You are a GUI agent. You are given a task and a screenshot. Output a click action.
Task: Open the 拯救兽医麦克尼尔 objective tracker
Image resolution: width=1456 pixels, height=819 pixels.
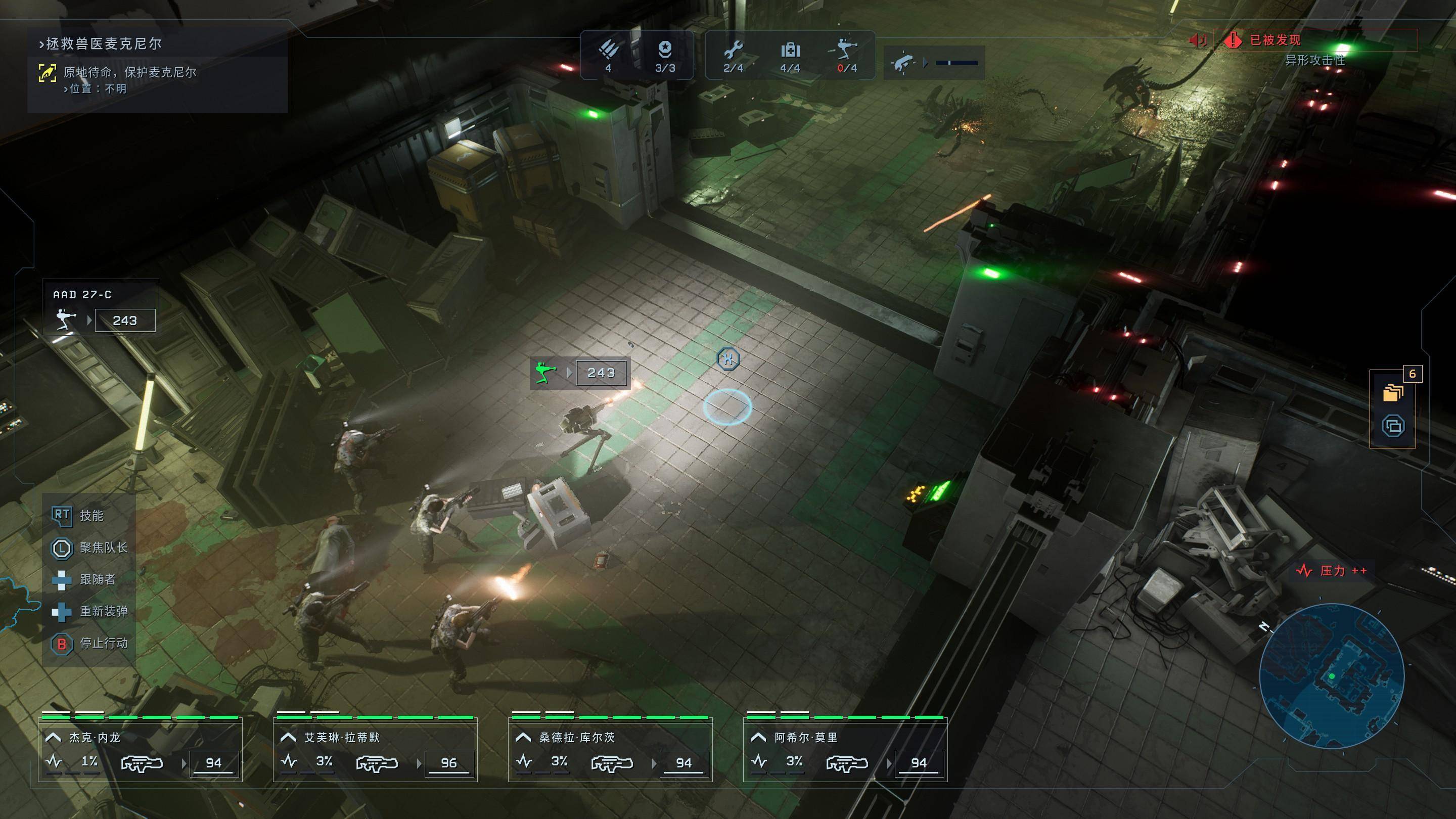tap(101, 43)
